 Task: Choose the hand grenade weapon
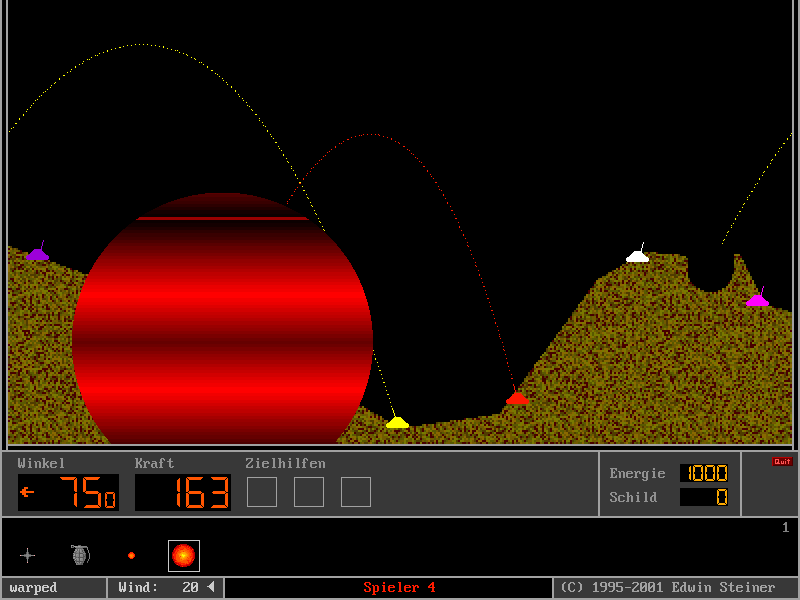coord(80,555)
